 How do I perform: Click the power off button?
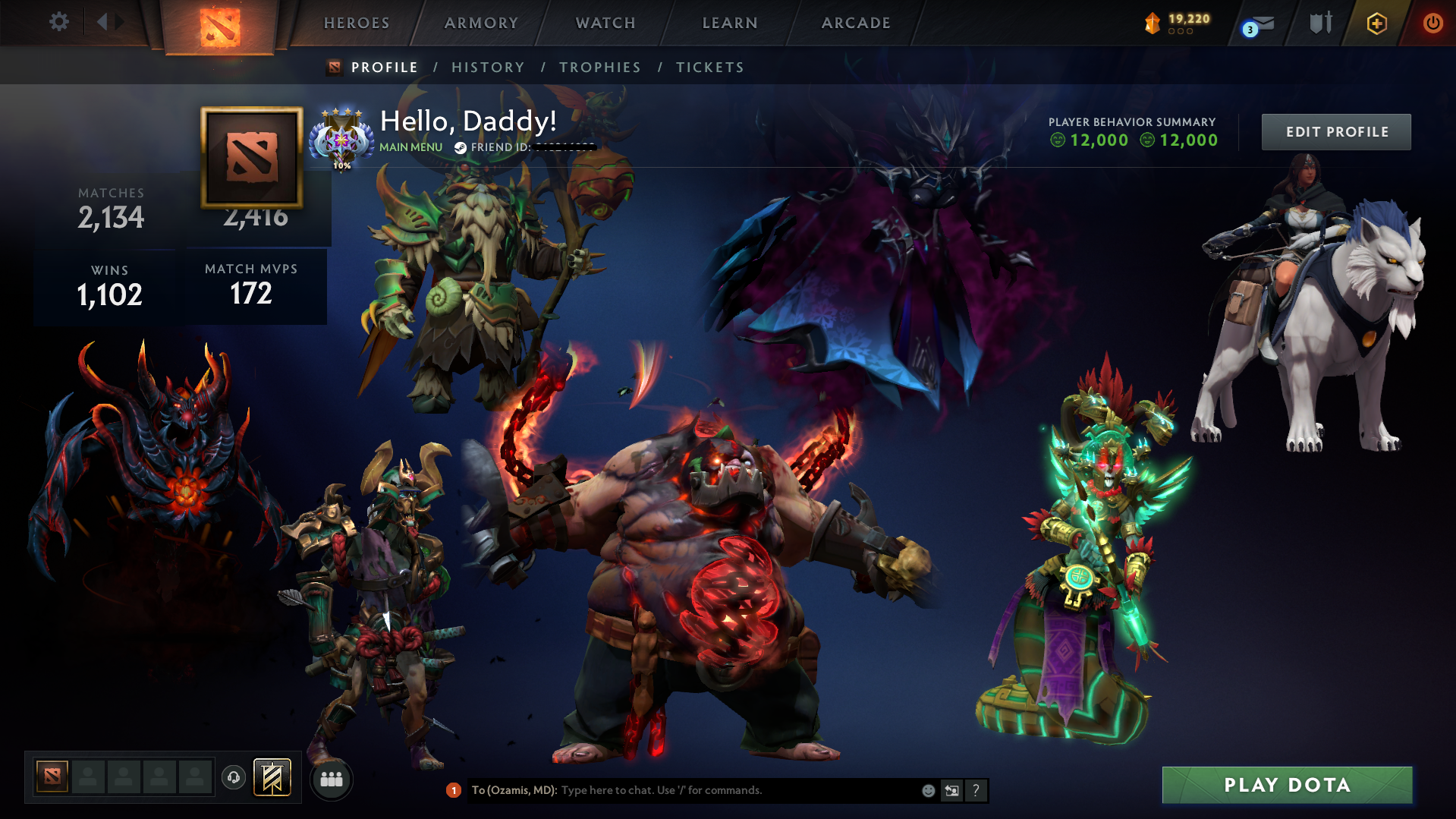click(1432, 23)
